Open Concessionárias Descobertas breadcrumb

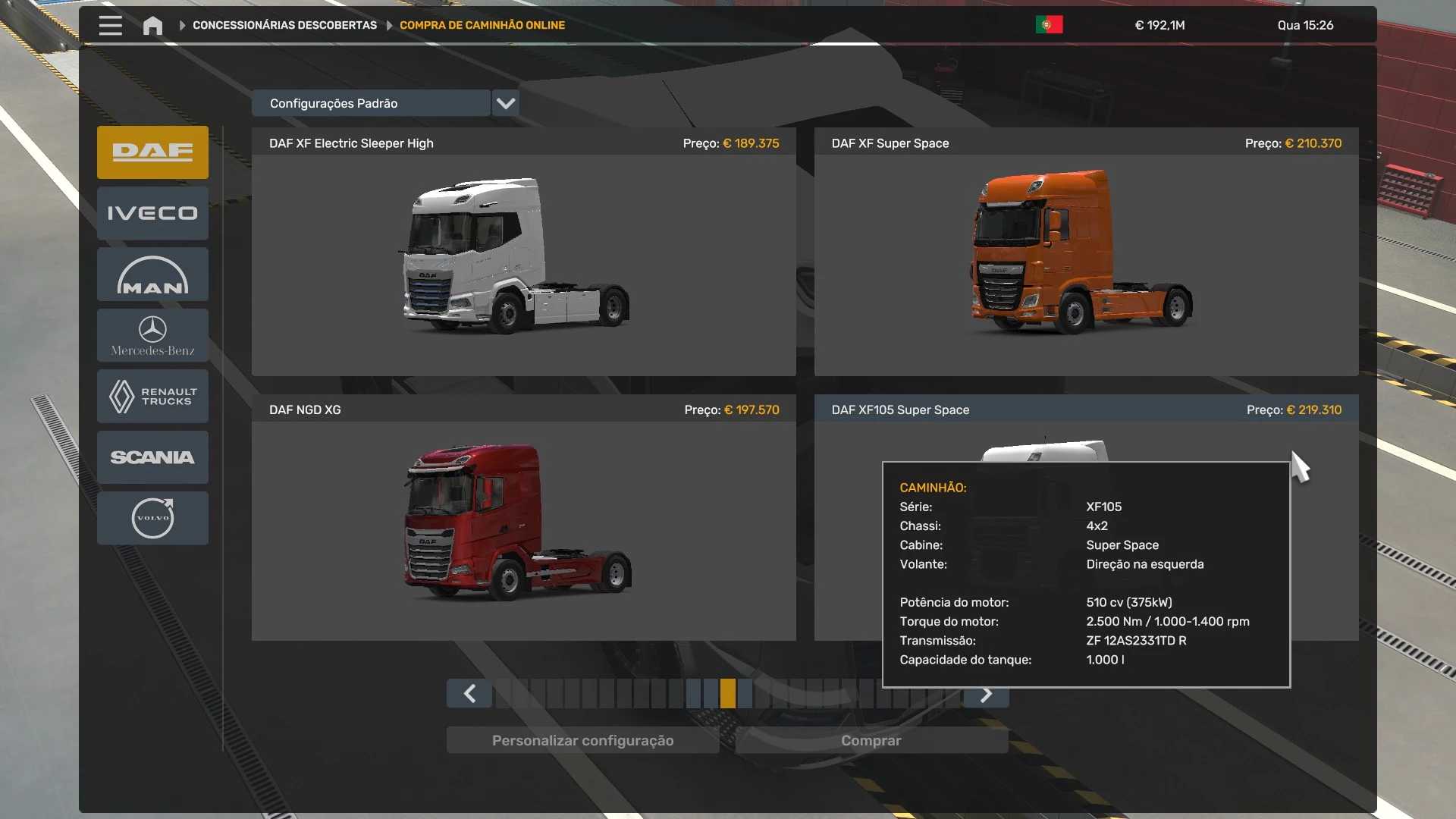click(284, 25)
